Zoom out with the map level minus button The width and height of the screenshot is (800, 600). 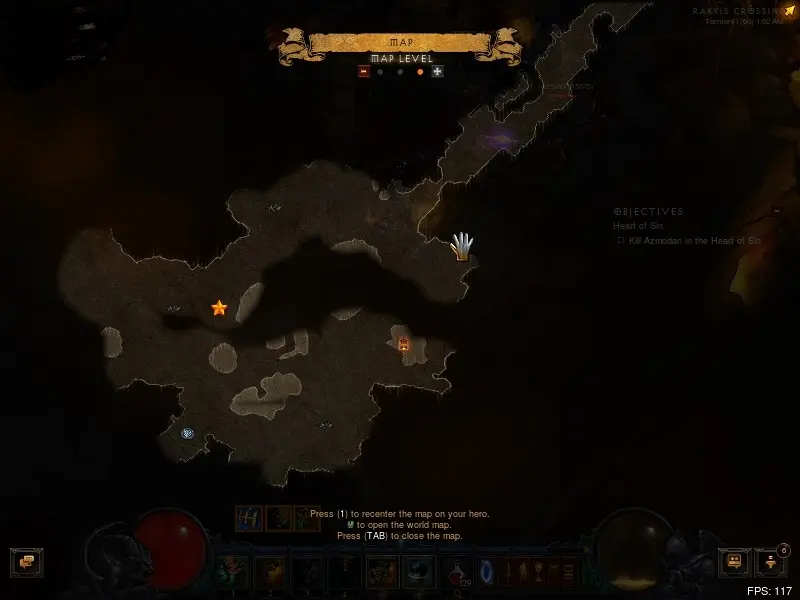point(364,72)
